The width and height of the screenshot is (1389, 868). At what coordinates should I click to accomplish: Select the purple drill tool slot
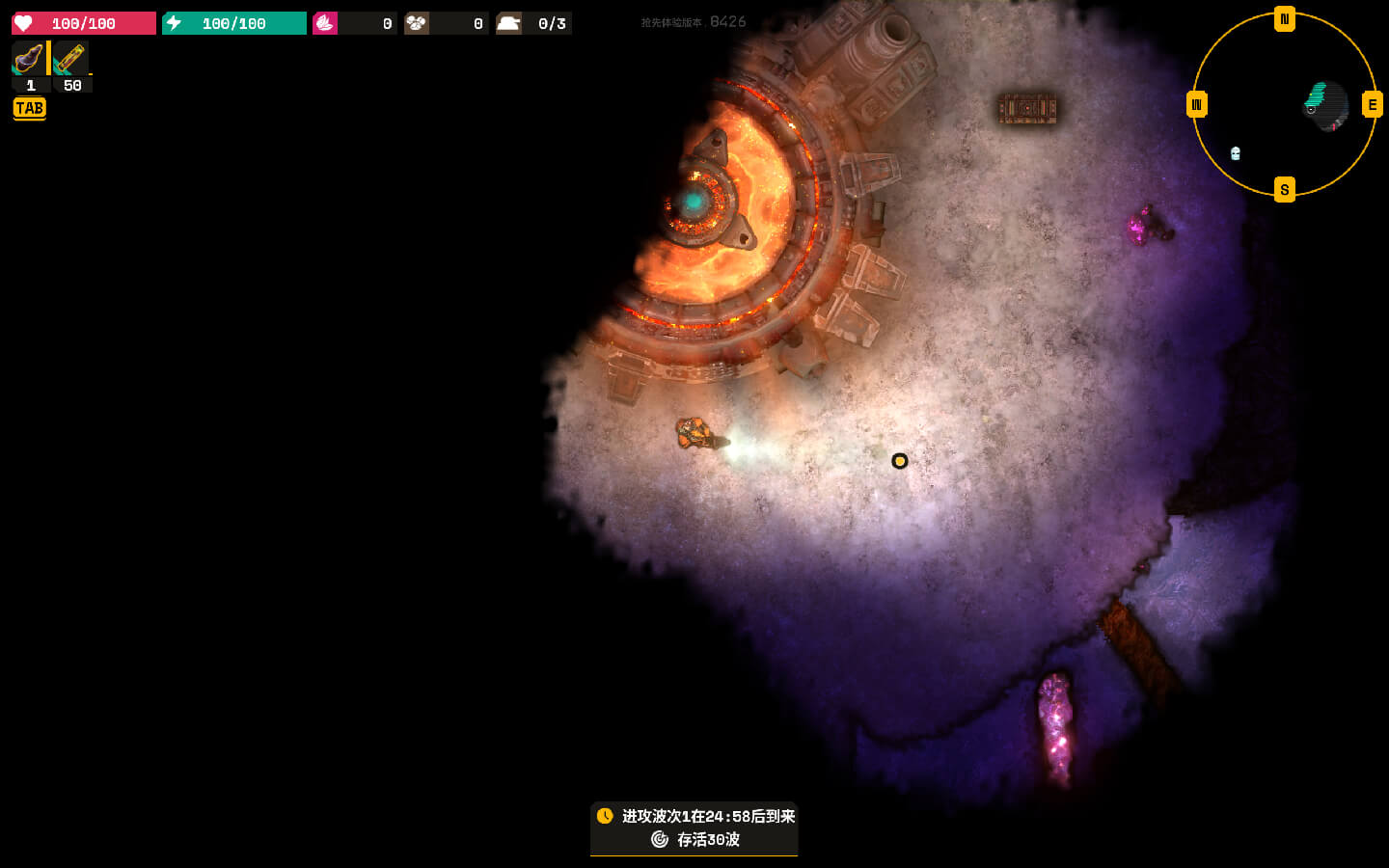(29, 59)
